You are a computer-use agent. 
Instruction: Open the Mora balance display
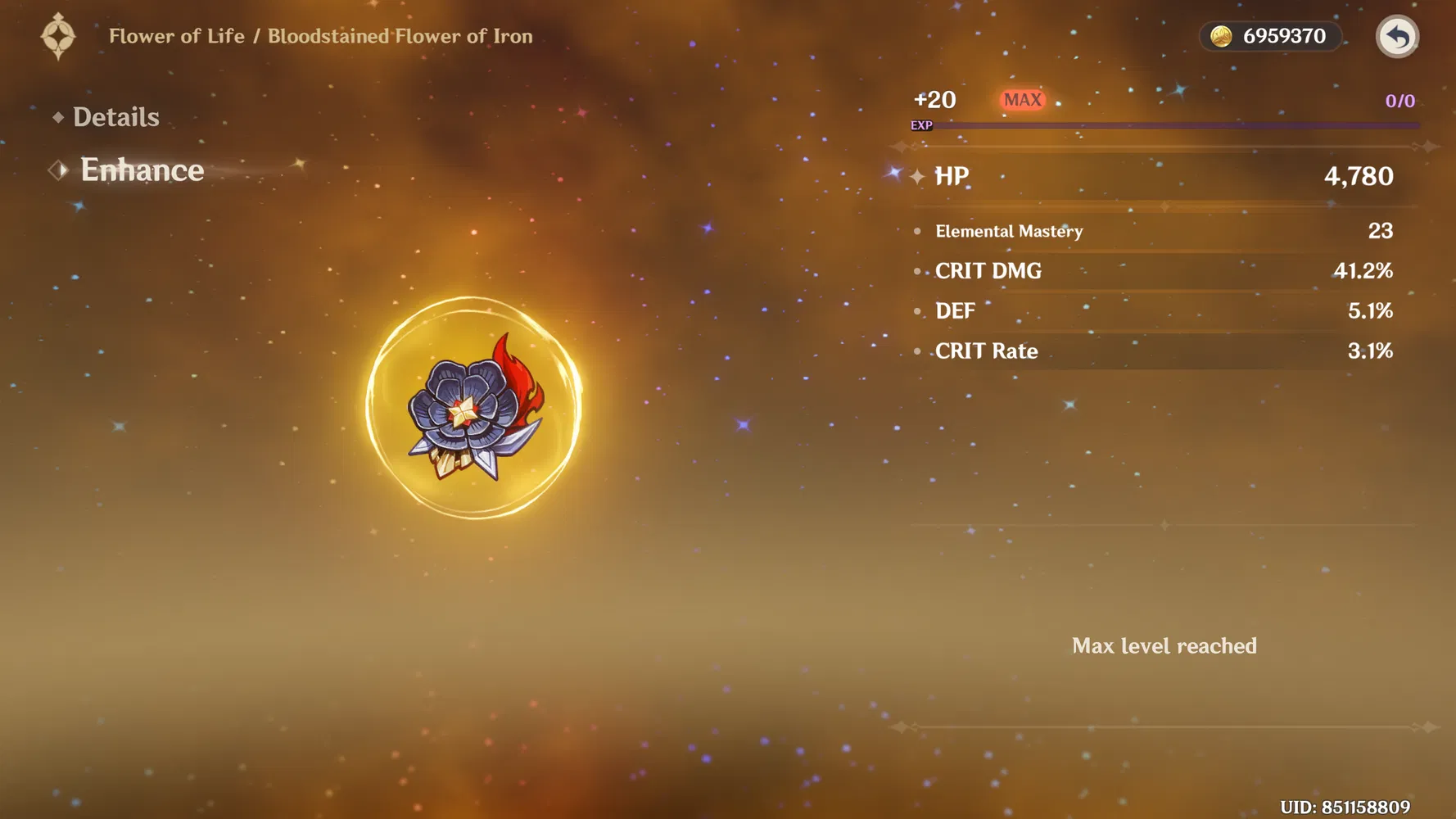(x=1270, y=36)
